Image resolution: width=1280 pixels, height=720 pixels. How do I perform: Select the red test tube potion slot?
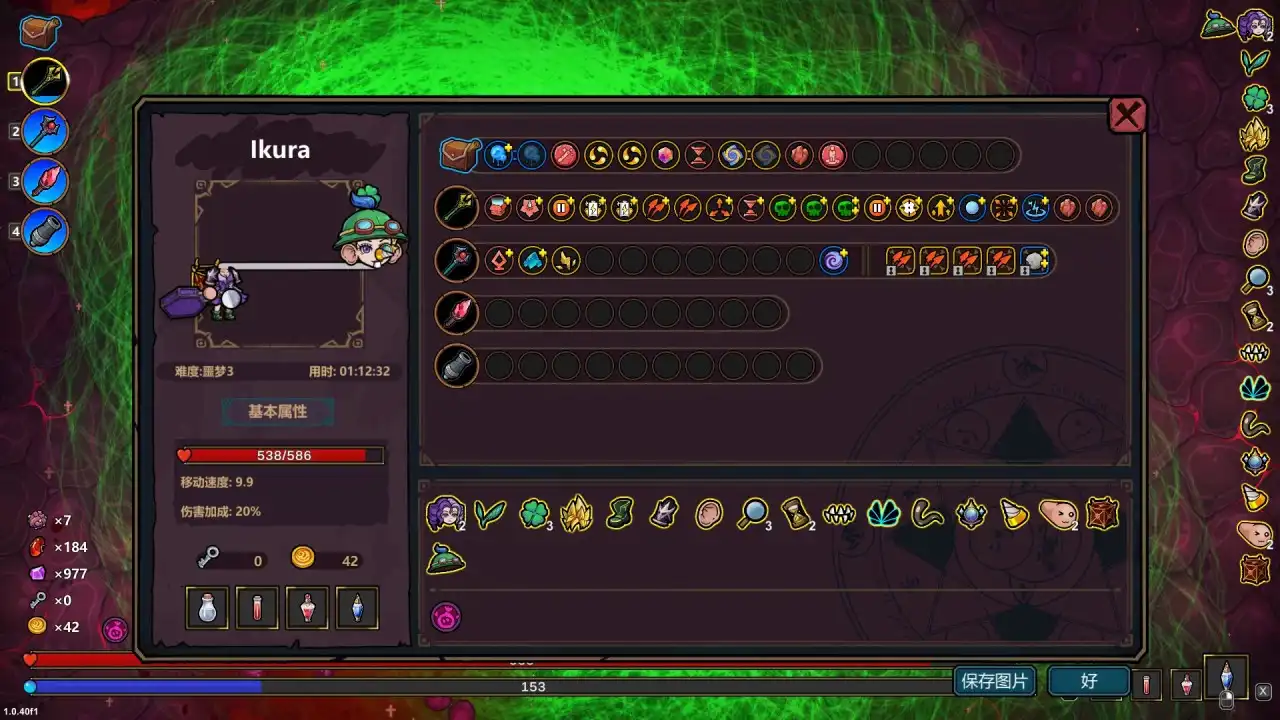click(x=257, y=607)
